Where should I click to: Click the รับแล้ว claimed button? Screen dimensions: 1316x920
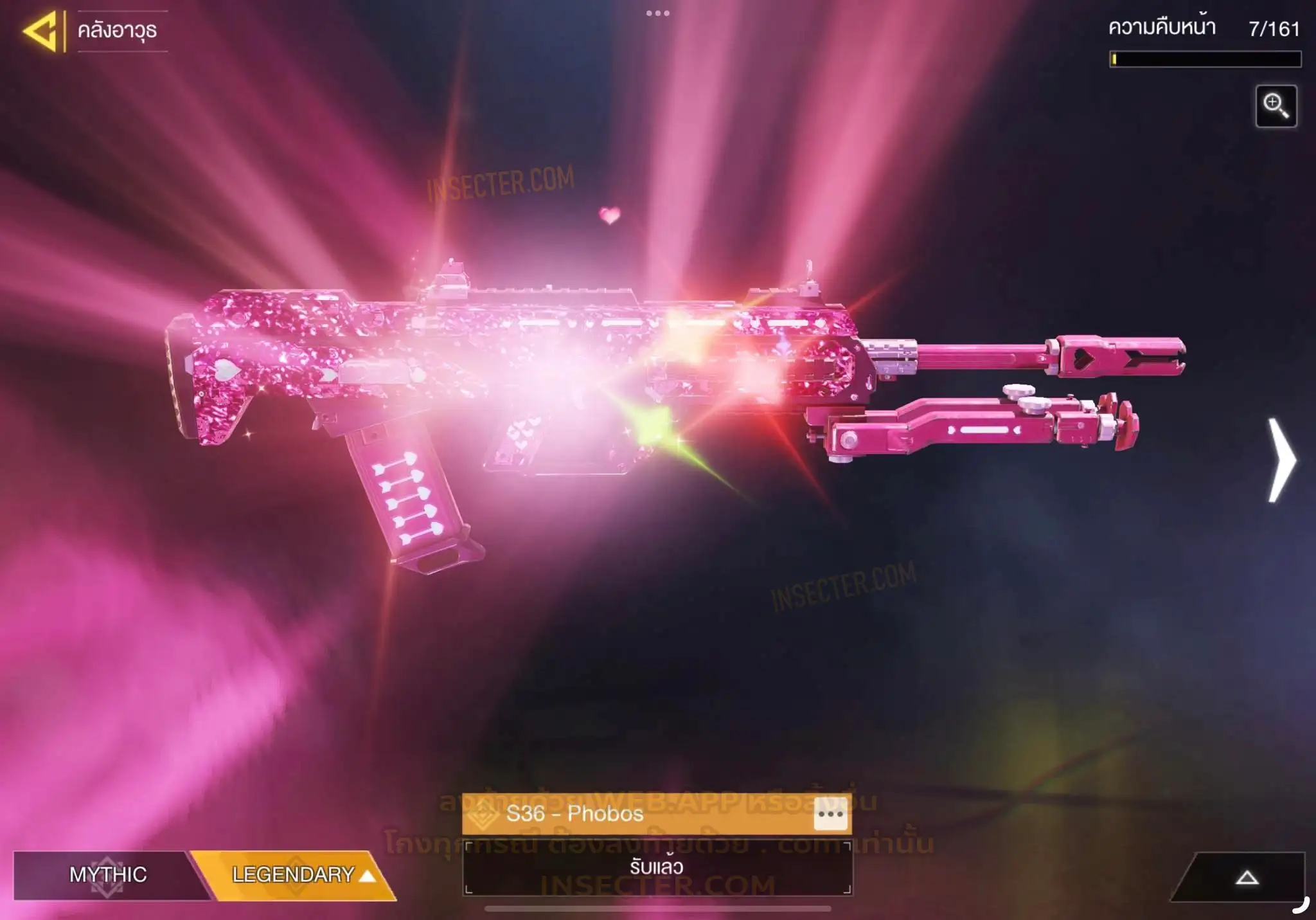[x=657, y=867]
